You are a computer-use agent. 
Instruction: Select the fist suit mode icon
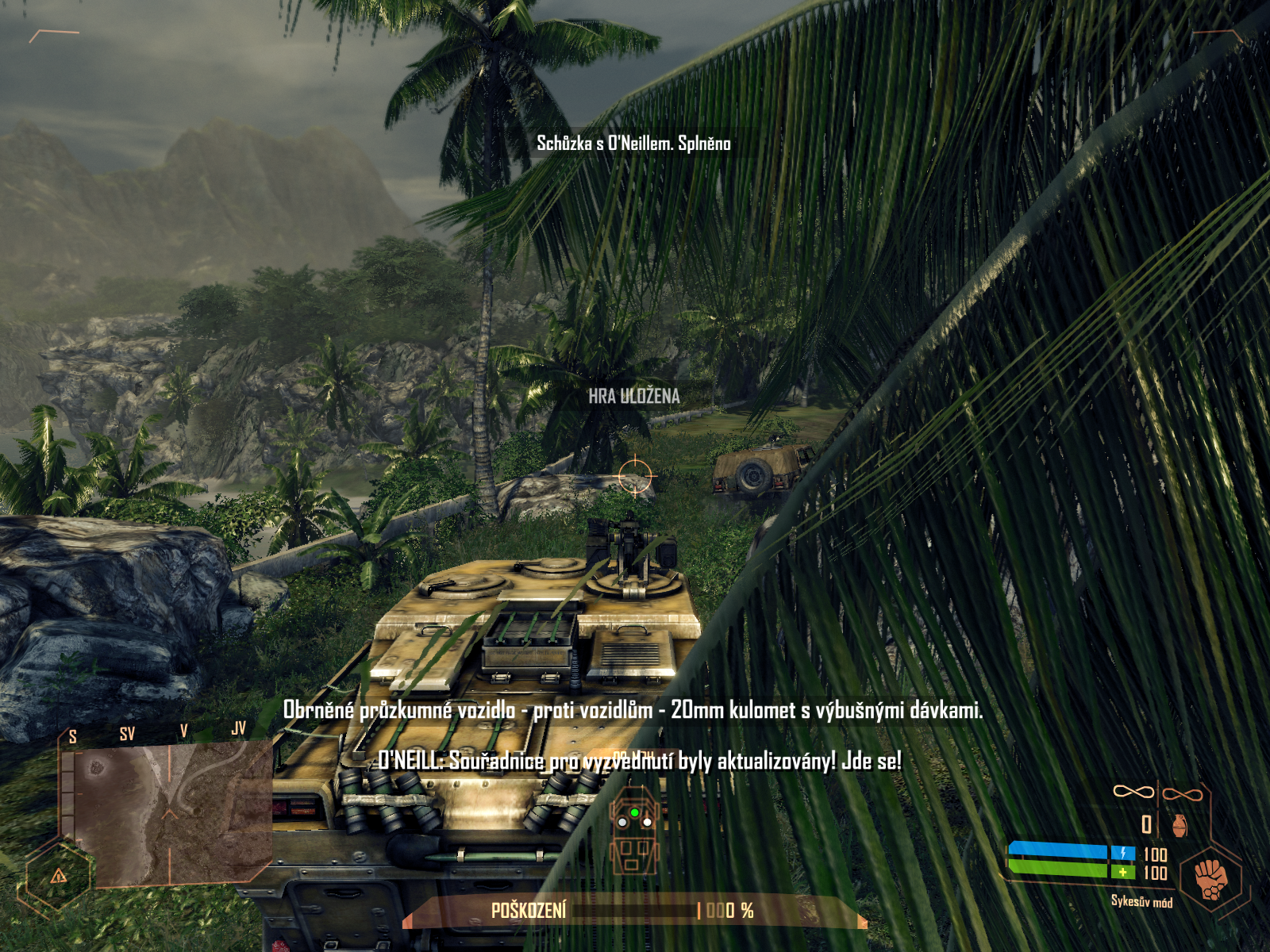point(1210,878)
